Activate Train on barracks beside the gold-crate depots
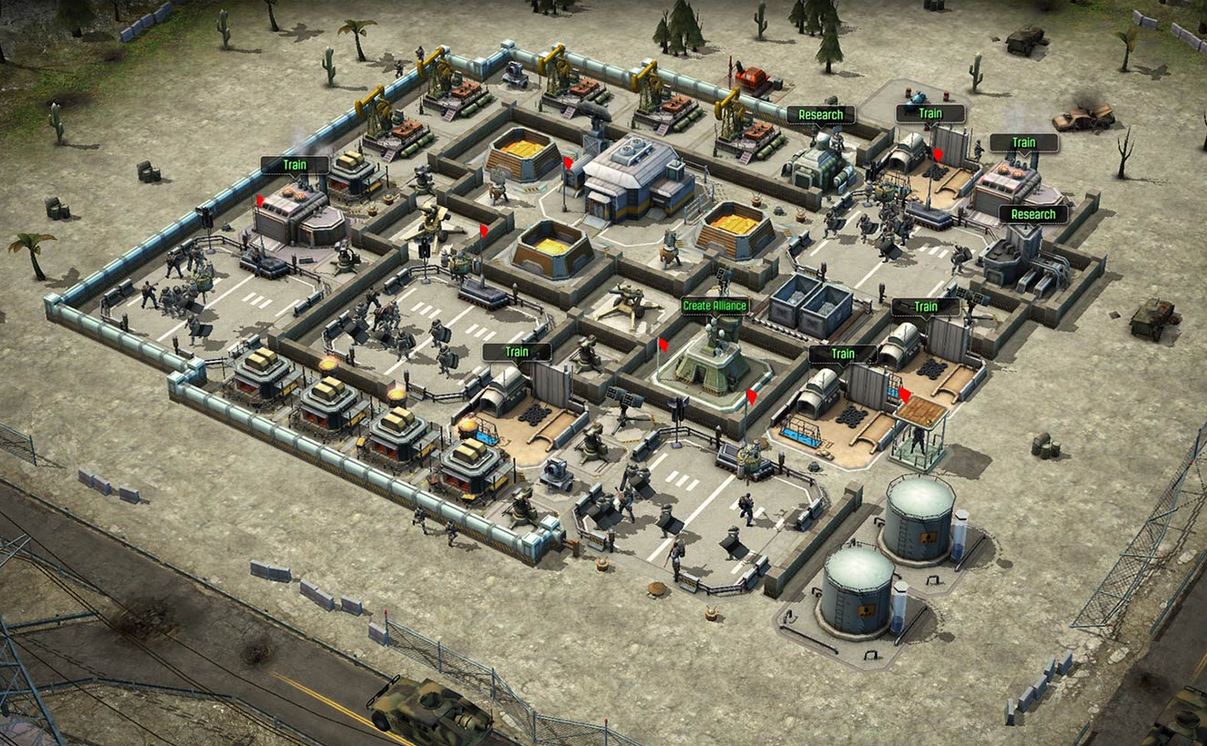Screen dimensions: 1207x746 coord(517,352)
